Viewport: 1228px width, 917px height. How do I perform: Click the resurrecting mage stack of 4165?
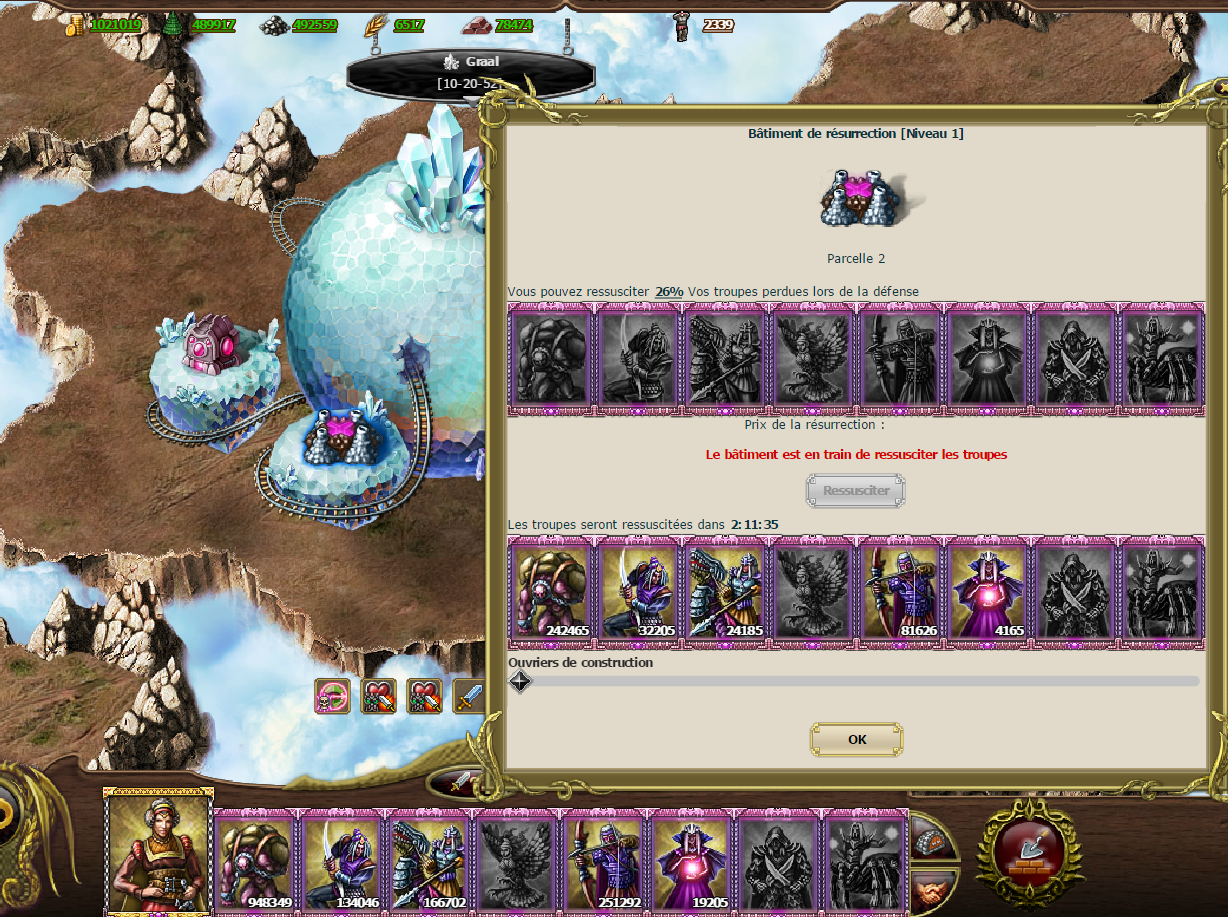986,591
